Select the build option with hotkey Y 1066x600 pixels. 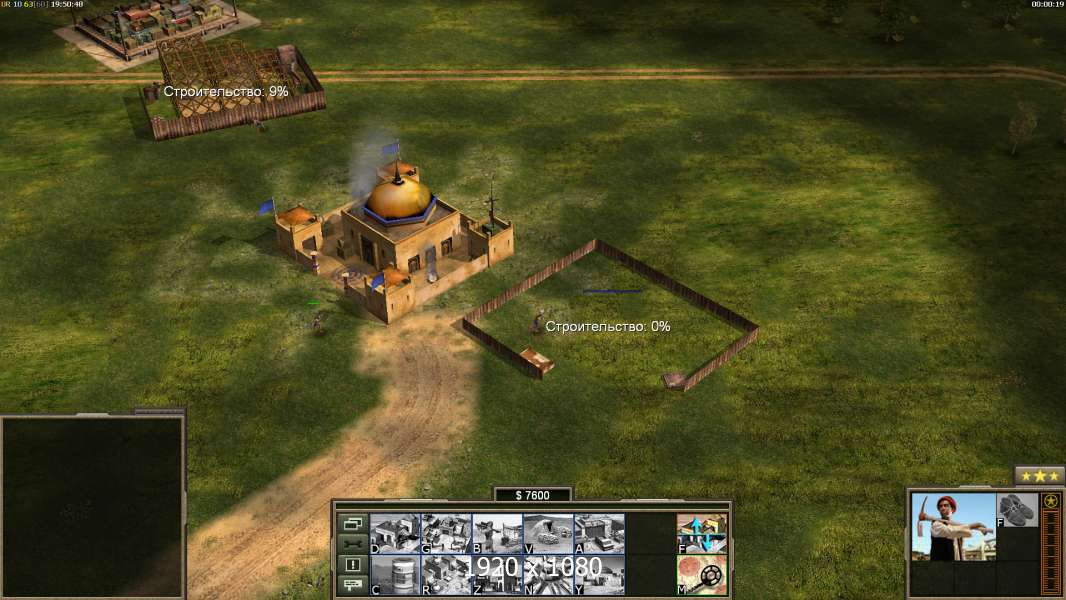tap(599, 575)
